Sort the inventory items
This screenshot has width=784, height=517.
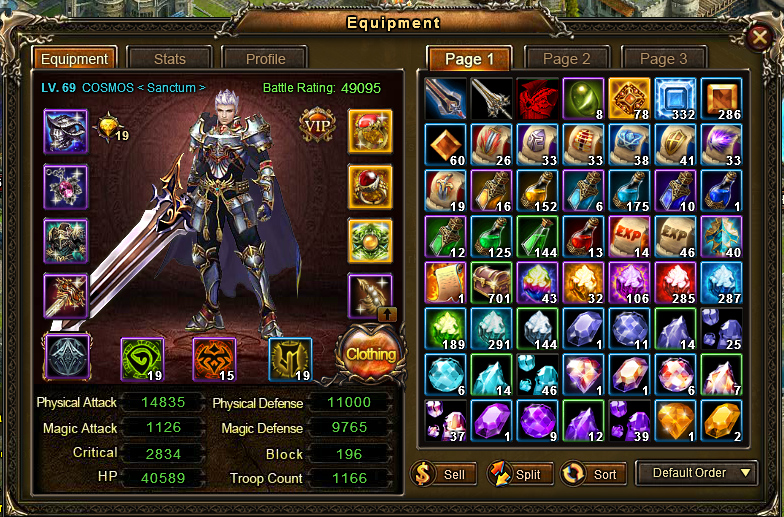[593, 473]
